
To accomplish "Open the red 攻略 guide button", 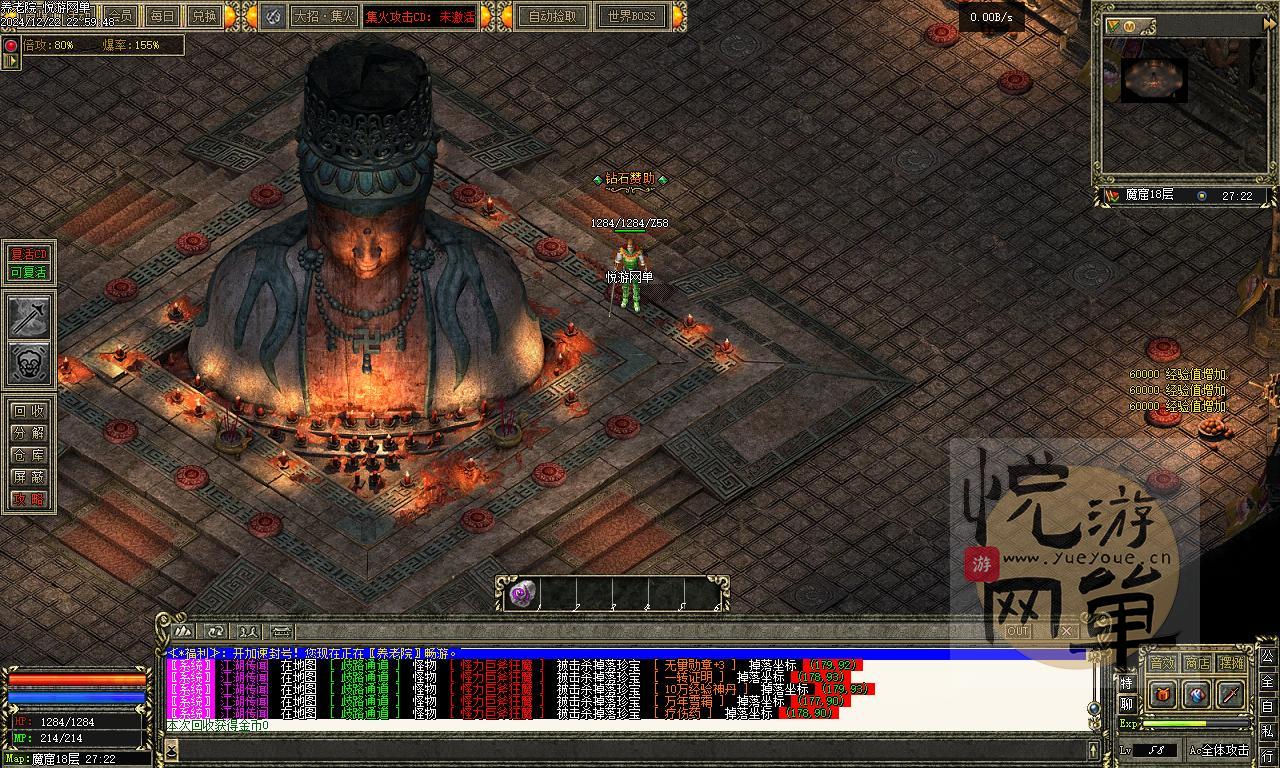I will (x=29, y=499).
